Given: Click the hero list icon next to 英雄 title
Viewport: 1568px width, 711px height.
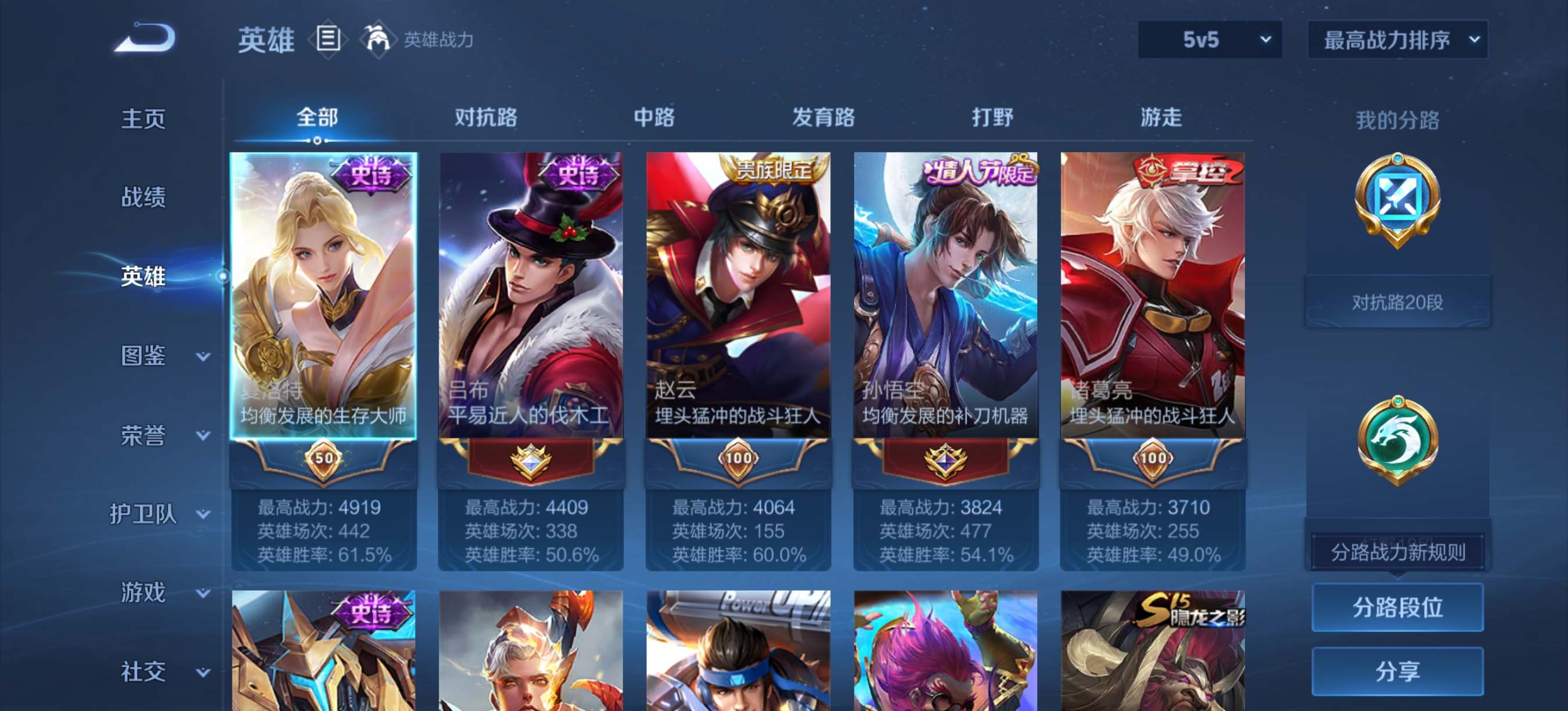Looking at the screenshot, I should [x=328, y=39].
